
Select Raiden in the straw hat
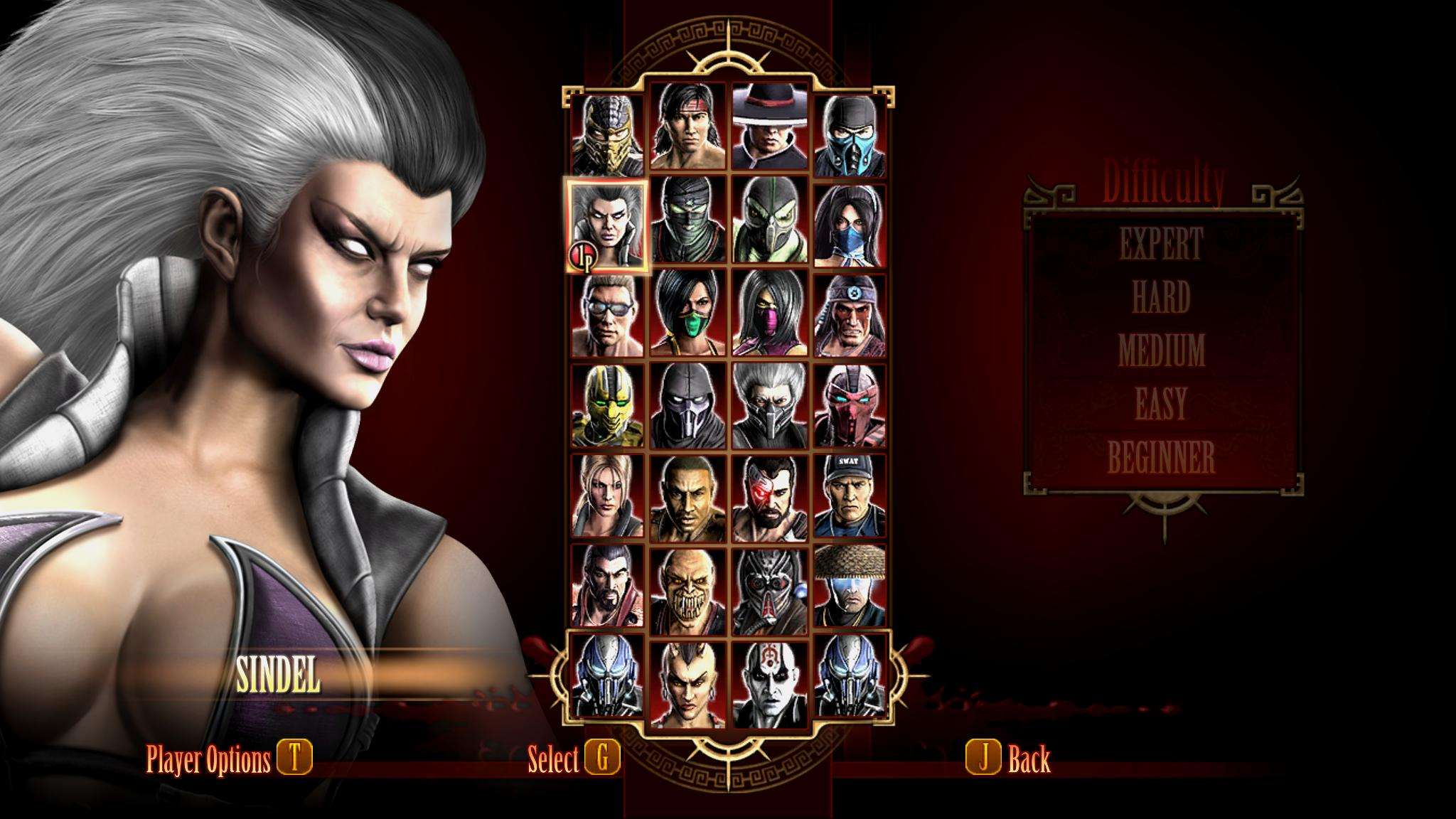pos(850,587)
